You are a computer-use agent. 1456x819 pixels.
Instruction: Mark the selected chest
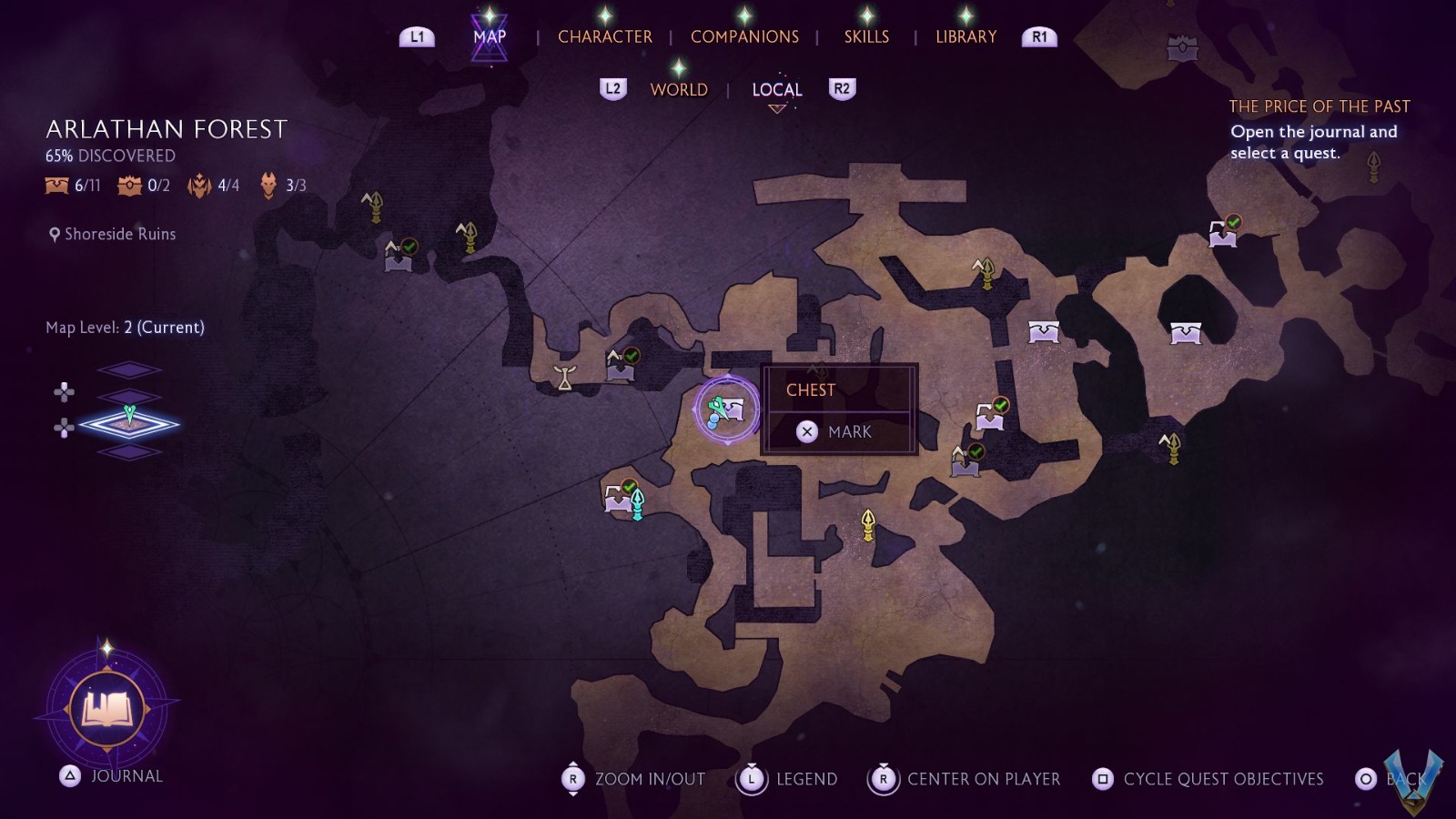pyautogui.click(x=838, y=432)
